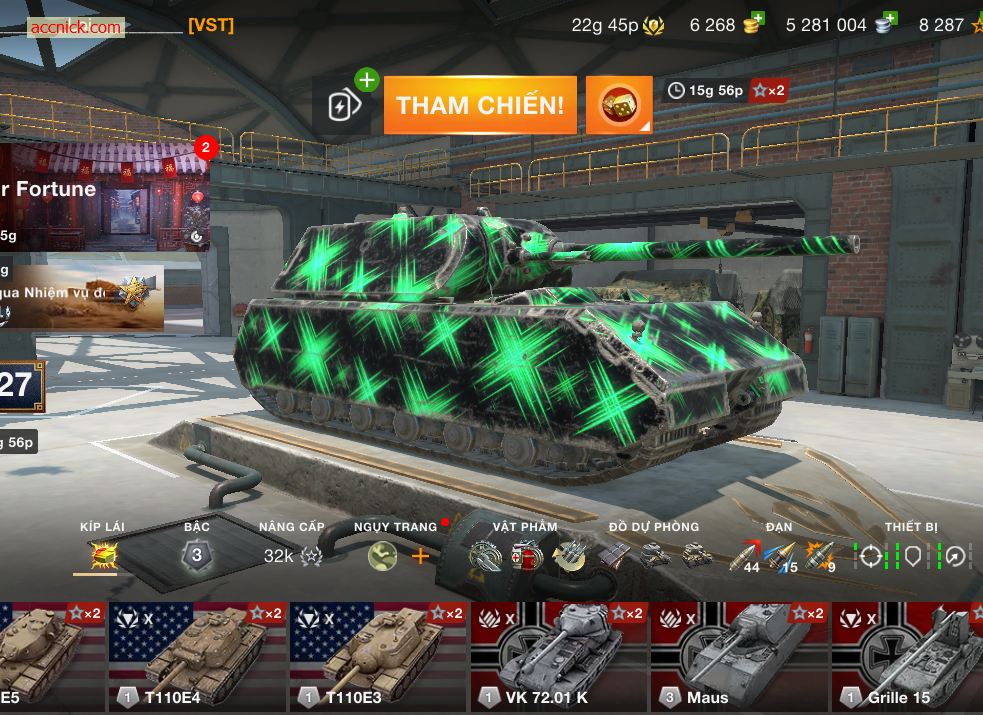Add a camouflage with the orange plus

[420, 556]
